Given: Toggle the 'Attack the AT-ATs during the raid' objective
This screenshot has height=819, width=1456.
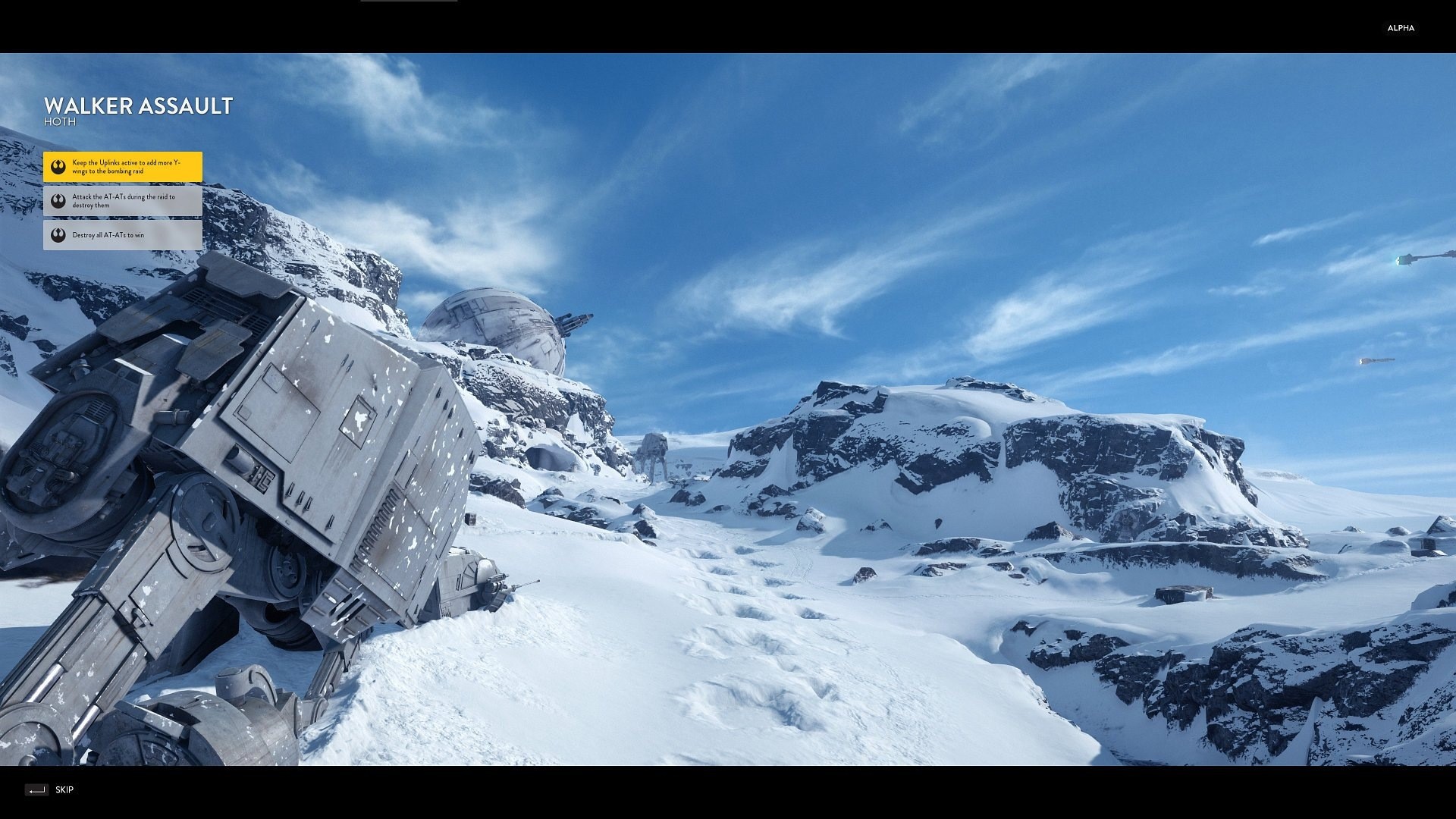Looking at the screenshot, I should click(121, 200).
